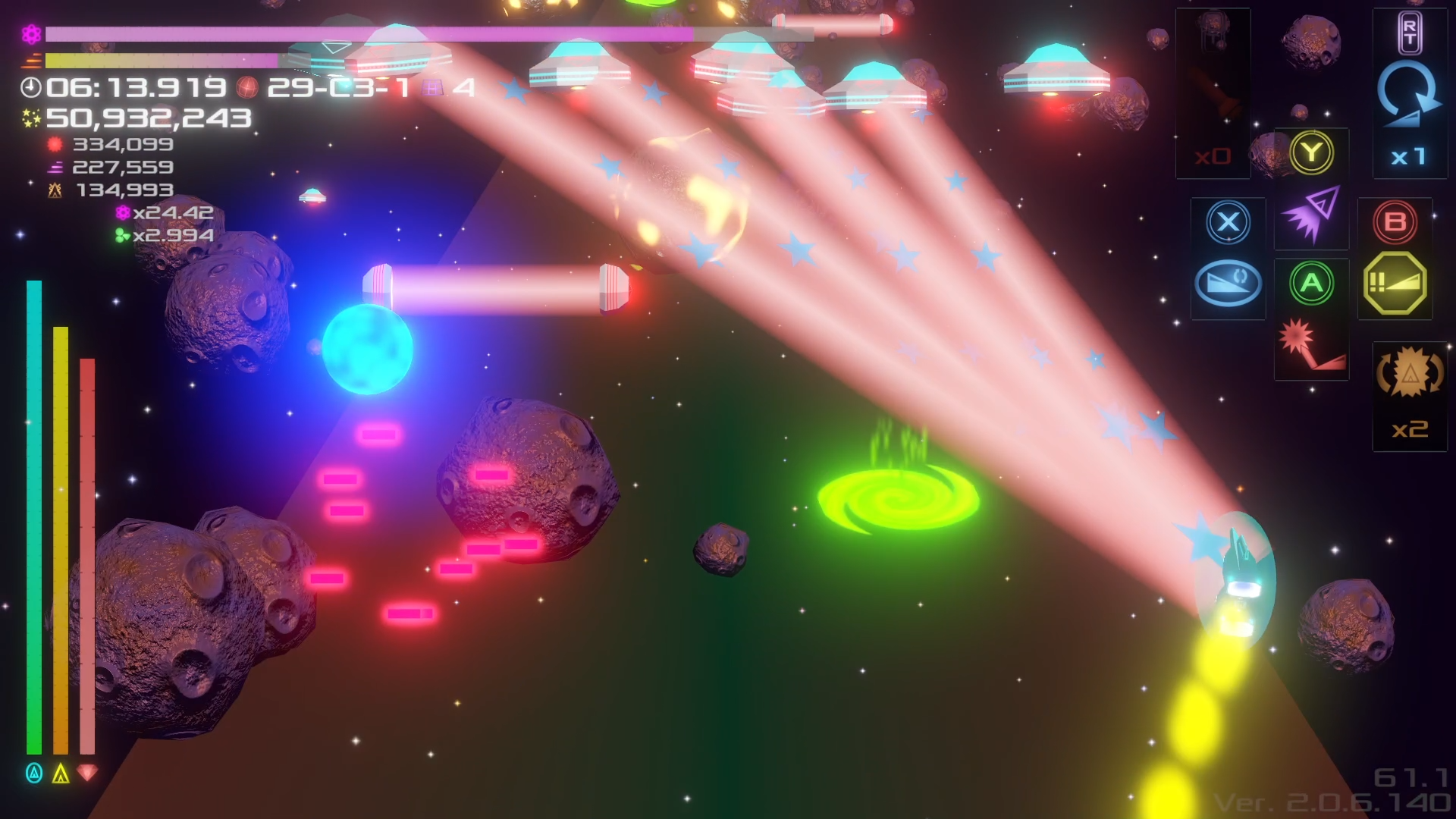Screen dimensions: 1456x819
Task: Trigger the blue oval ramp ability
Action: pyautogui.click(x=1228, y=284)
